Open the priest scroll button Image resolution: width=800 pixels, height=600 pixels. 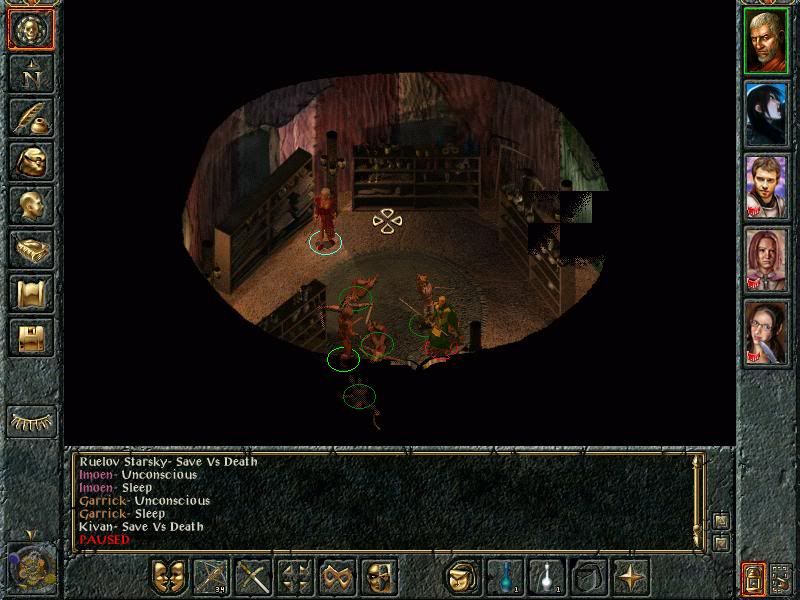(31, 293)
